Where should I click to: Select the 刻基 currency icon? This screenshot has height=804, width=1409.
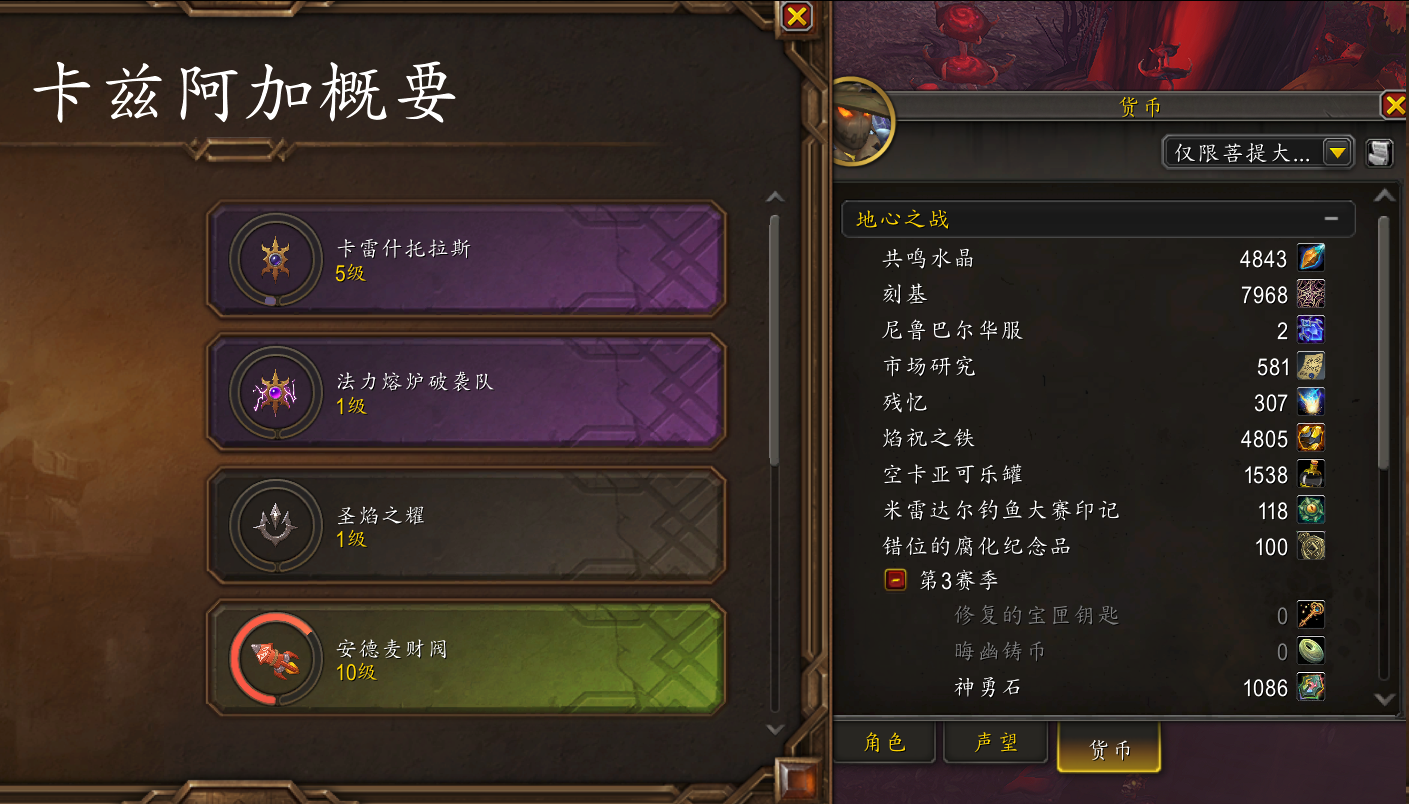pos(1311,293)
